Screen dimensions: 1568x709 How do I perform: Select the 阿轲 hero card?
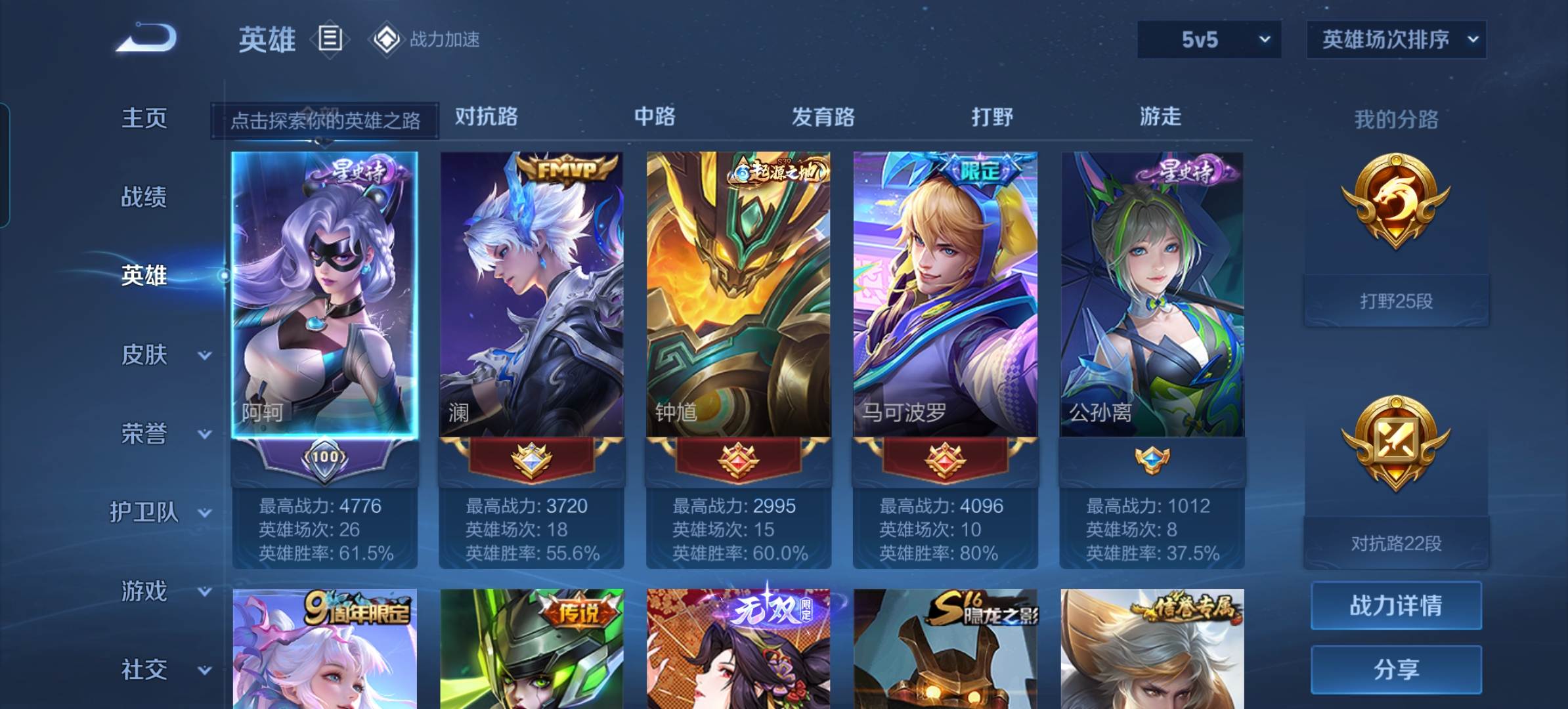[324, 295]
